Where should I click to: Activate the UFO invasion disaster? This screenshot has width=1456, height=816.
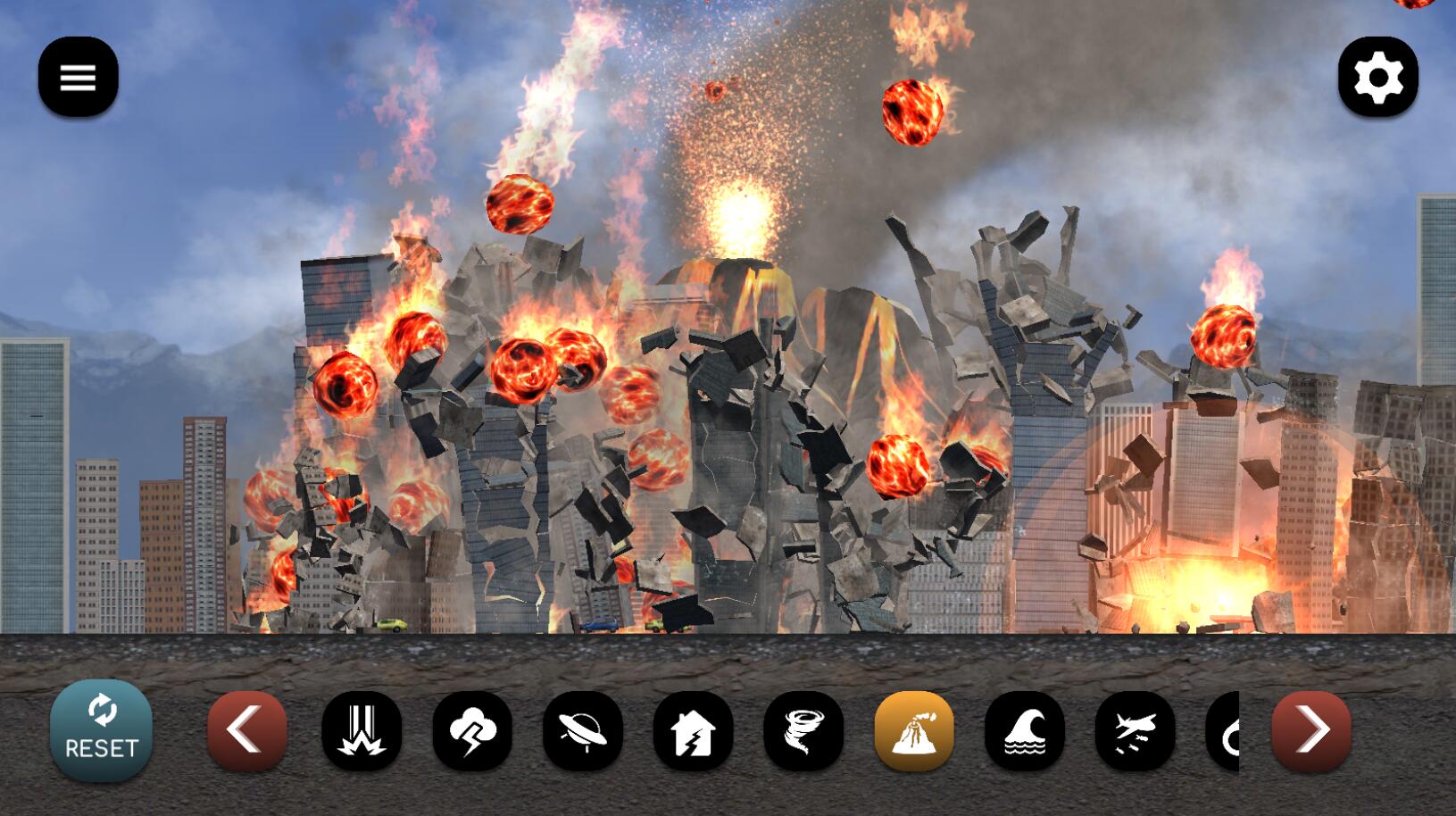tap(583, 730)
